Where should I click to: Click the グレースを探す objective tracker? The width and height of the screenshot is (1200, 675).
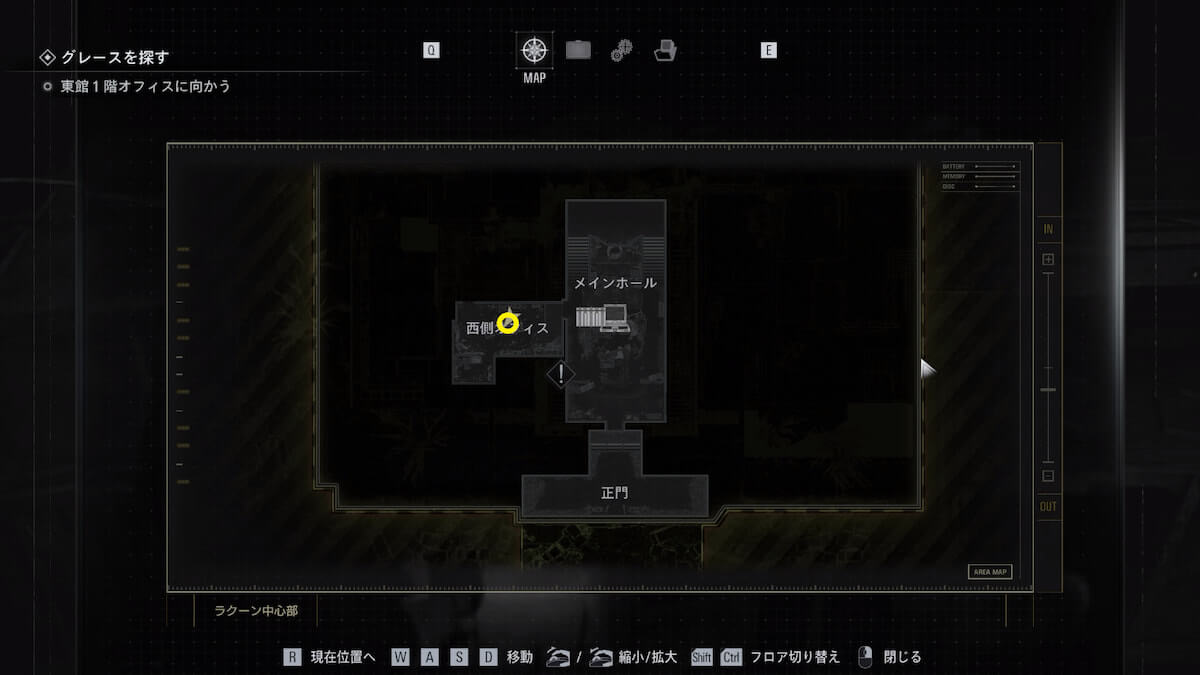[115, 57]
